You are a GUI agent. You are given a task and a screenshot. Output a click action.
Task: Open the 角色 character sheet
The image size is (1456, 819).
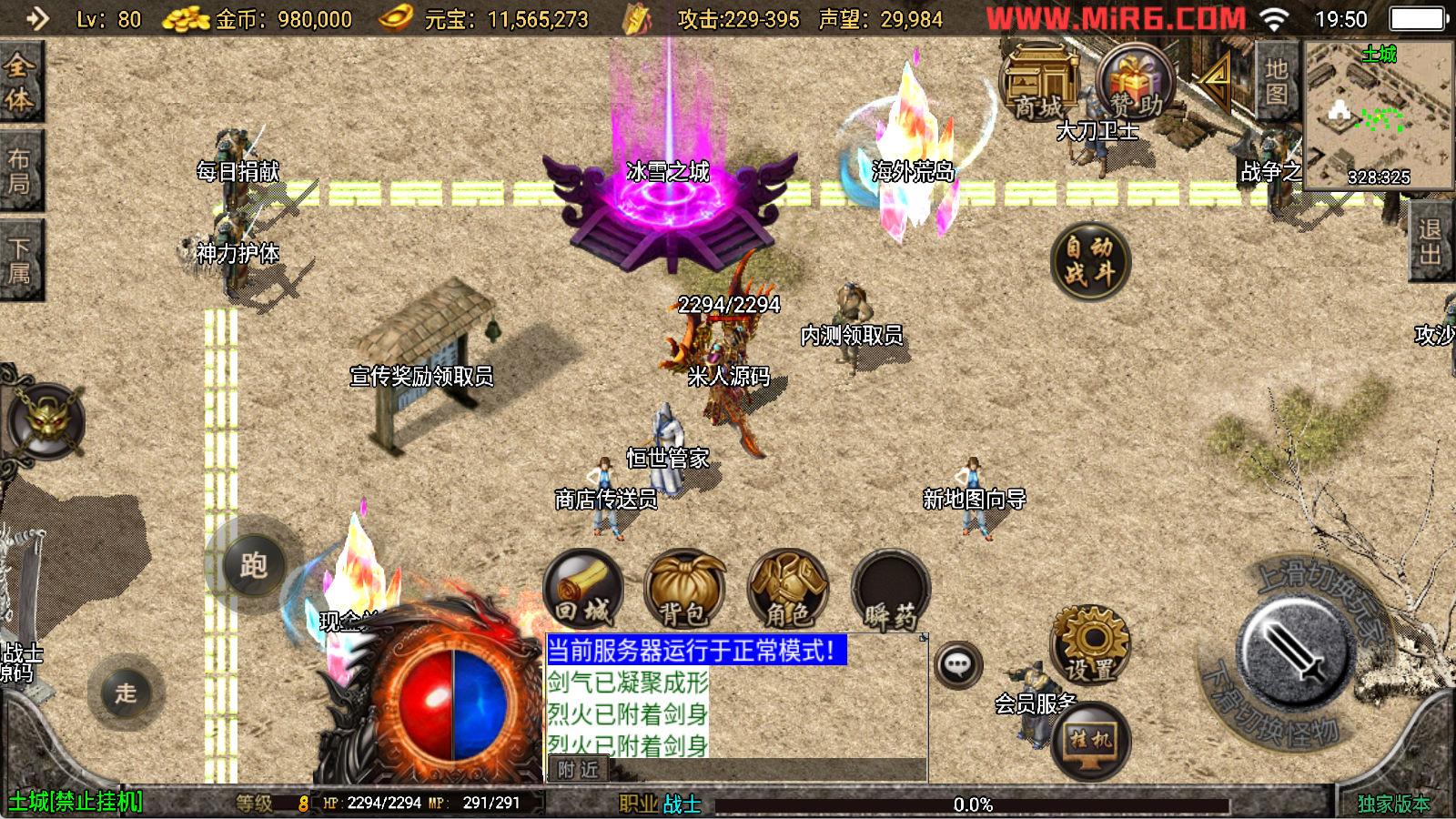pyautogui.click(x=787, y=590)
